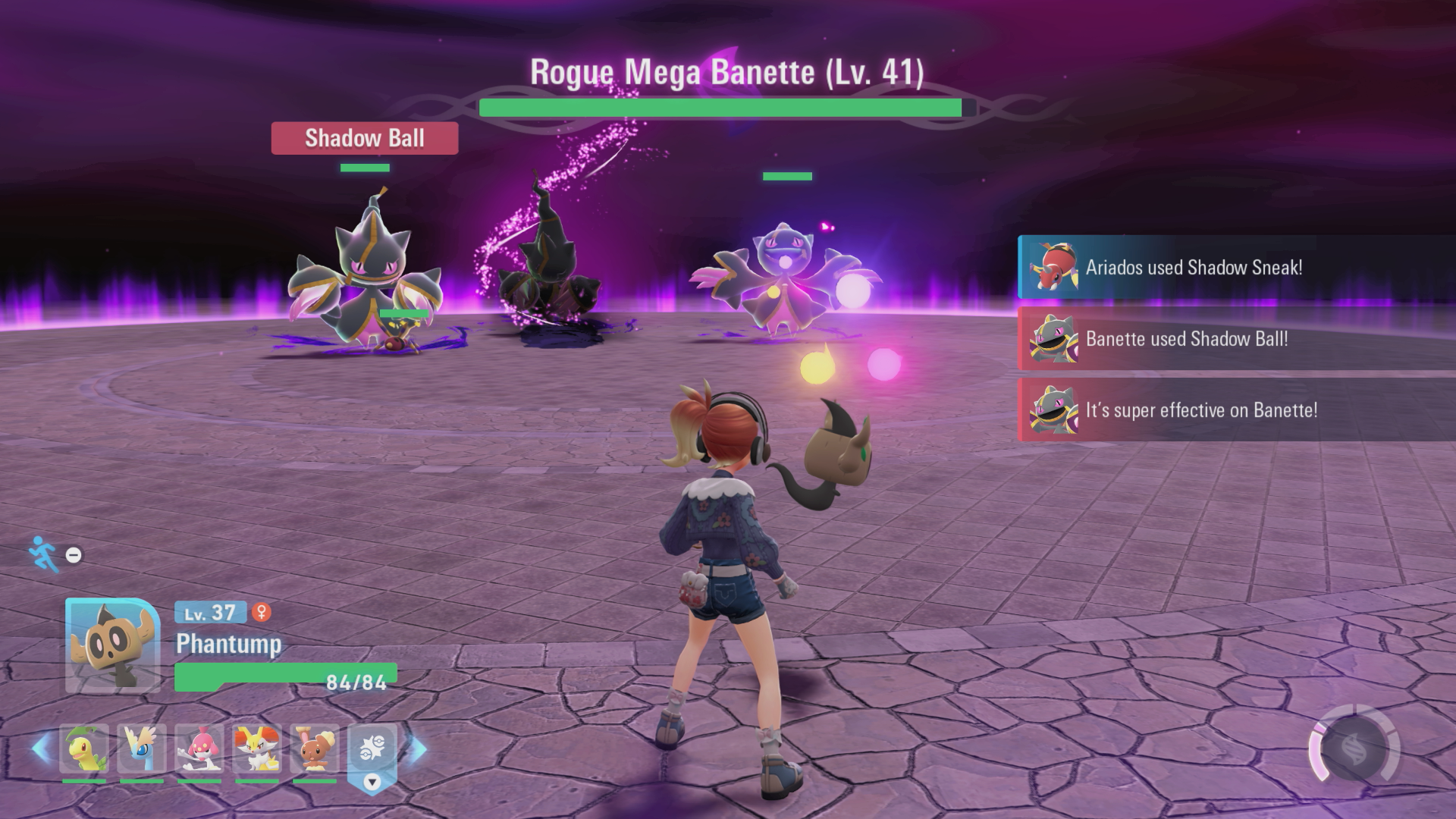The height and width of the screenshot is (819, 1456).
Task: Choose Medicham in the party lineup
Action: [x=199, y=748]
